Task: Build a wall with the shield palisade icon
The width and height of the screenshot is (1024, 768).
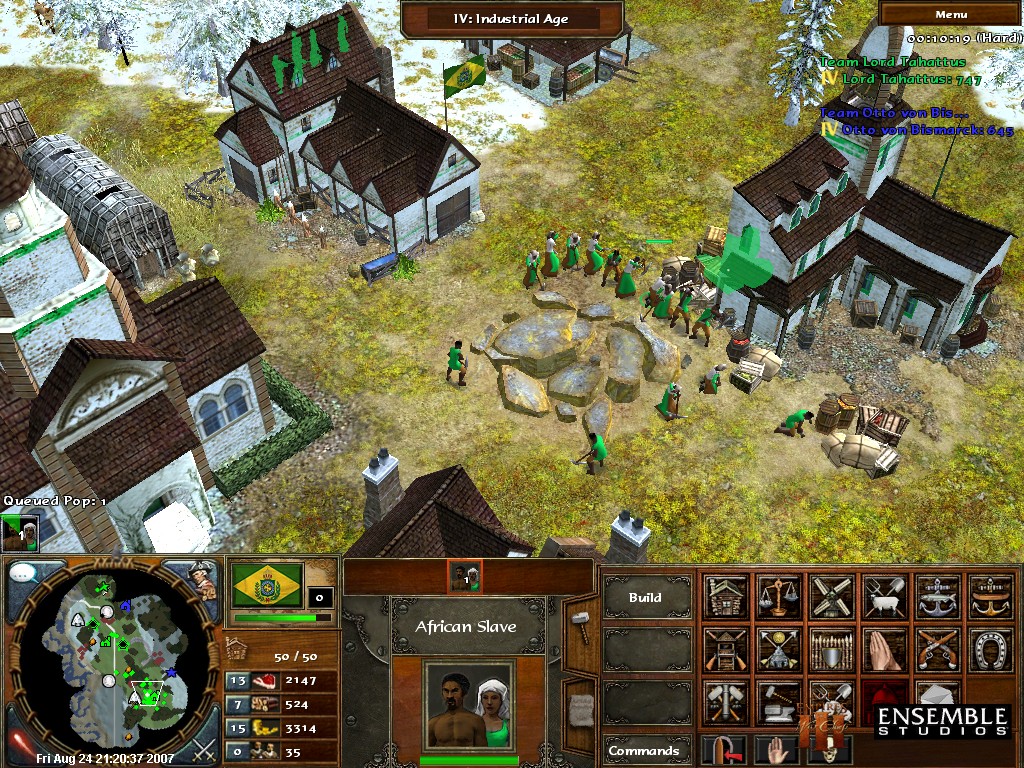Action: [831, 649]
